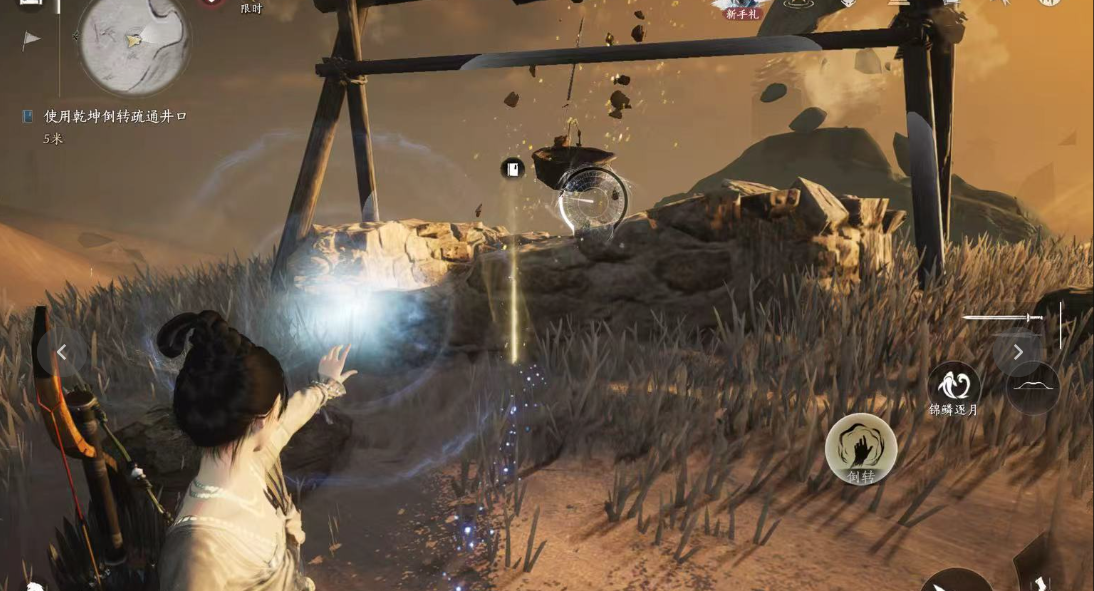Screen dimensions: 1094x591
Task: Click the right arrow button near sword
Action: coord(1017,352)
